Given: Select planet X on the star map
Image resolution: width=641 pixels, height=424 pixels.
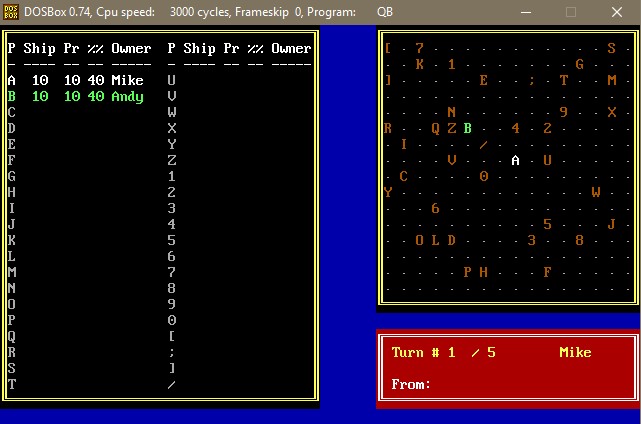Looking at the screenshot, I should [611, 112].
